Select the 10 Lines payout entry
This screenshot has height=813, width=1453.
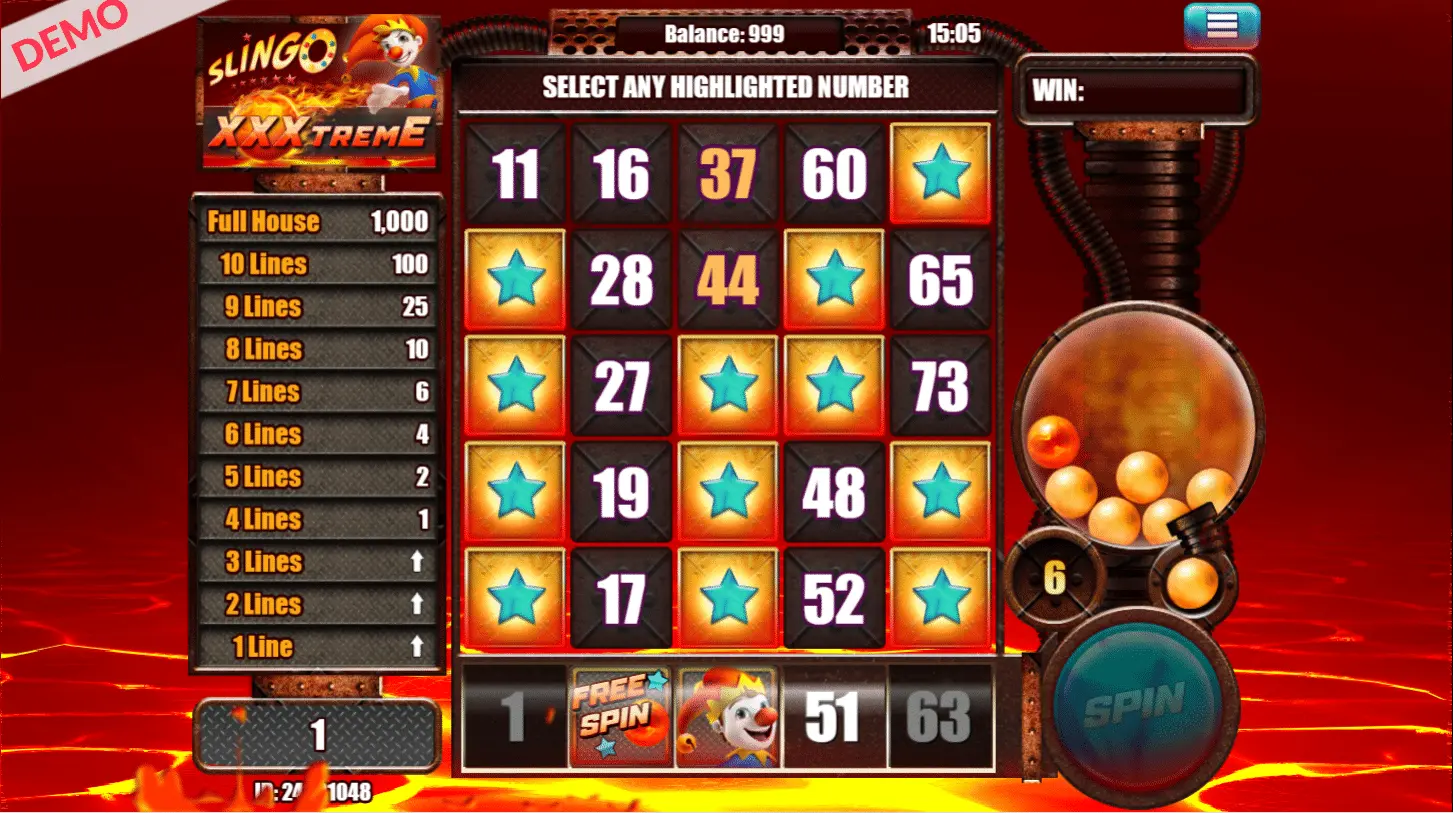tap(317, 264)
